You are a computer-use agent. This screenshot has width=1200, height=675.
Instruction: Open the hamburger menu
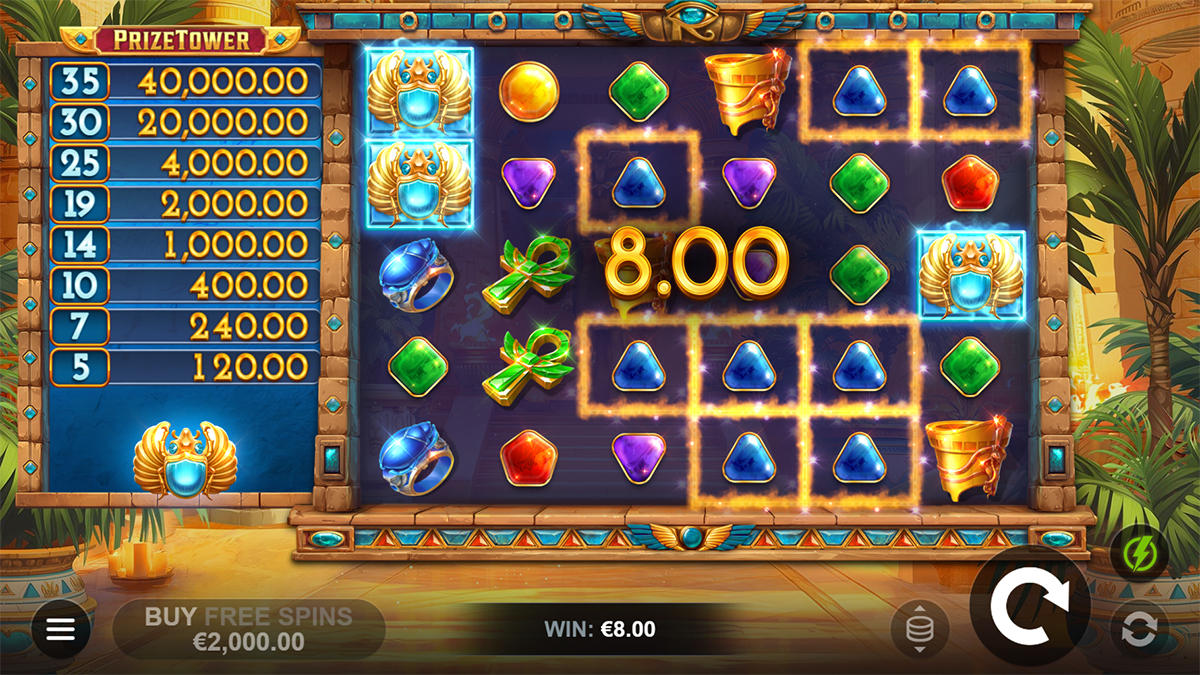point(61,629)
